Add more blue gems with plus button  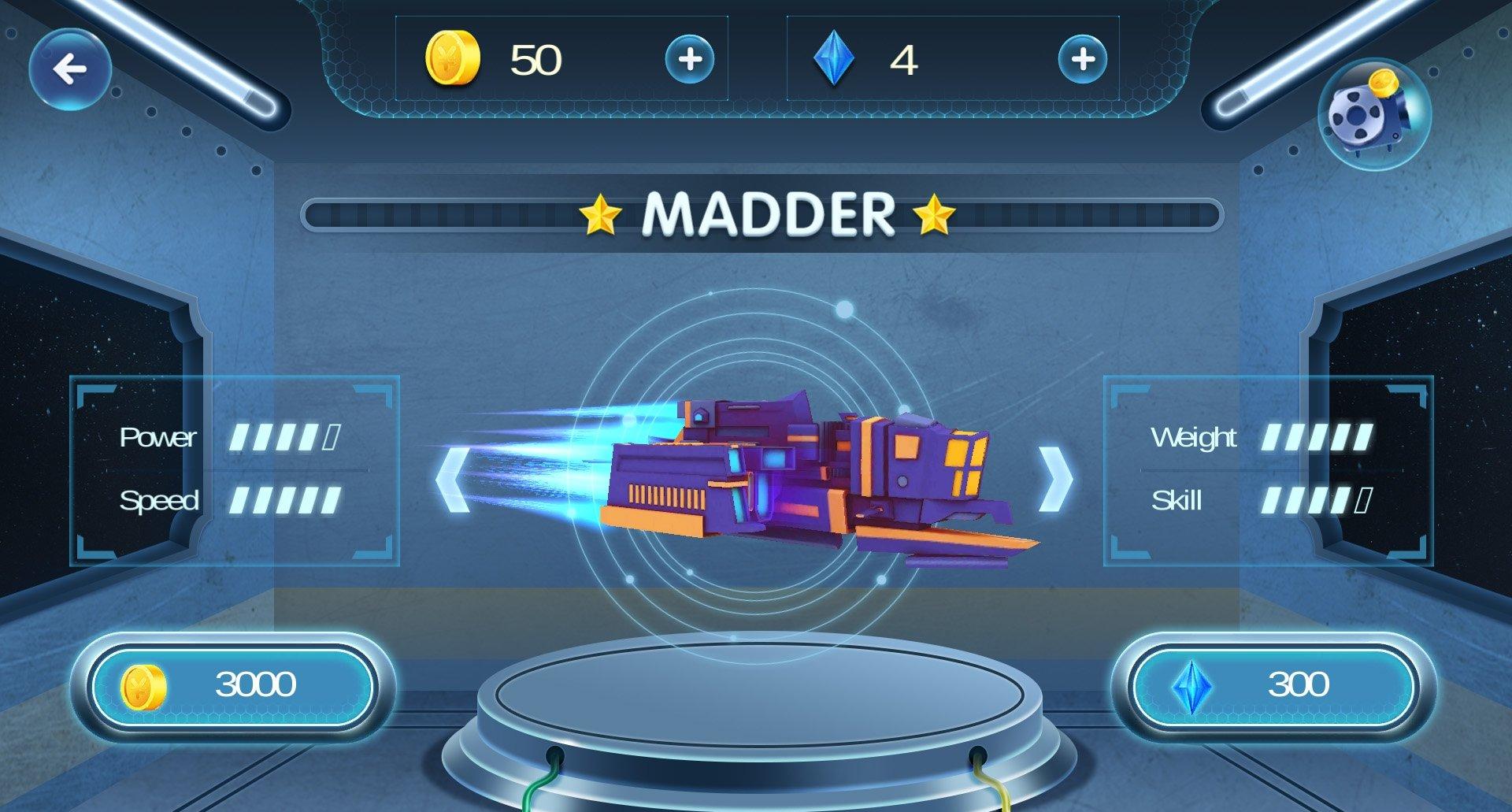(1082, 59)
